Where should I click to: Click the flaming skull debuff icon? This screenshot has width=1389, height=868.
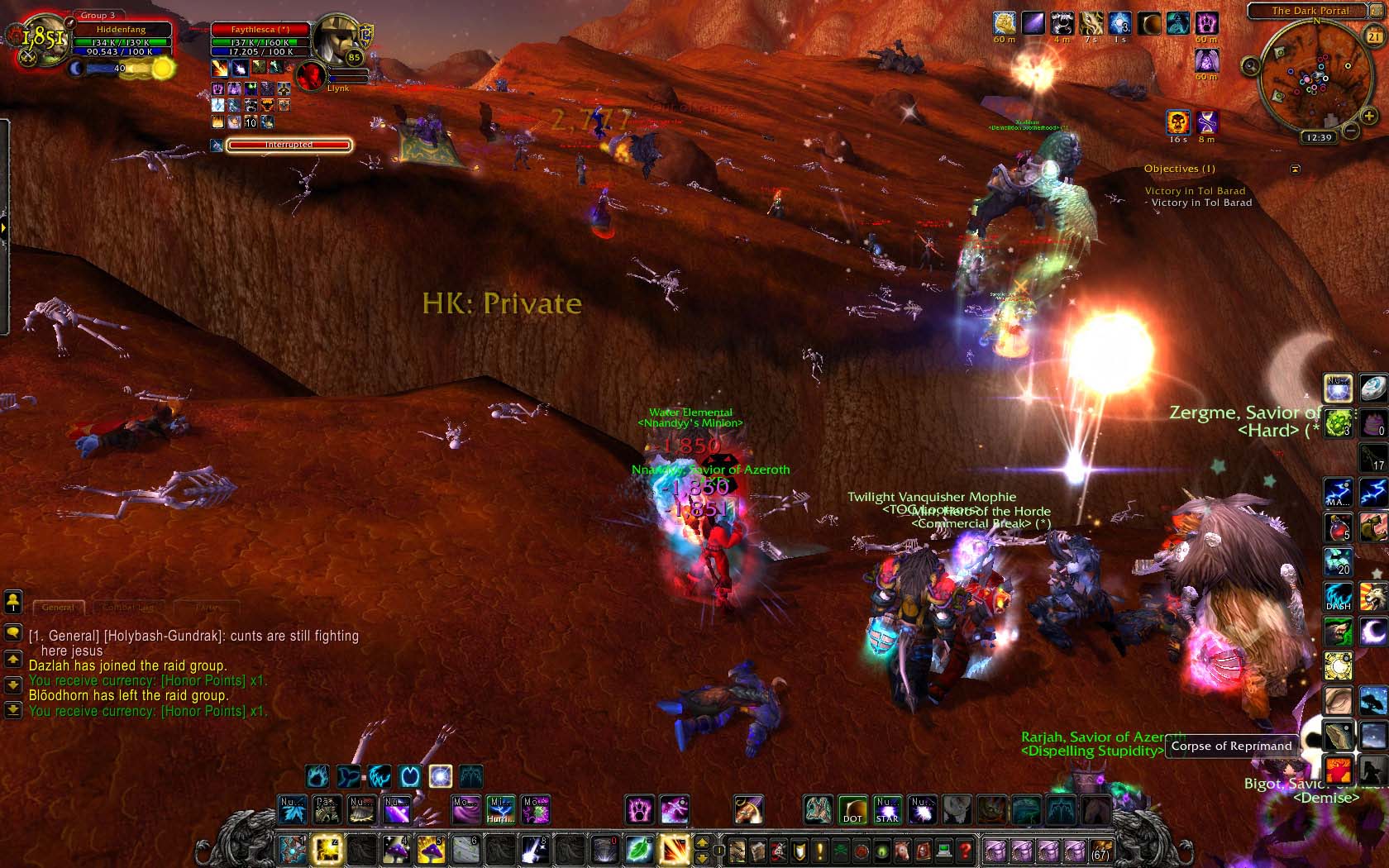point(1178,122)
